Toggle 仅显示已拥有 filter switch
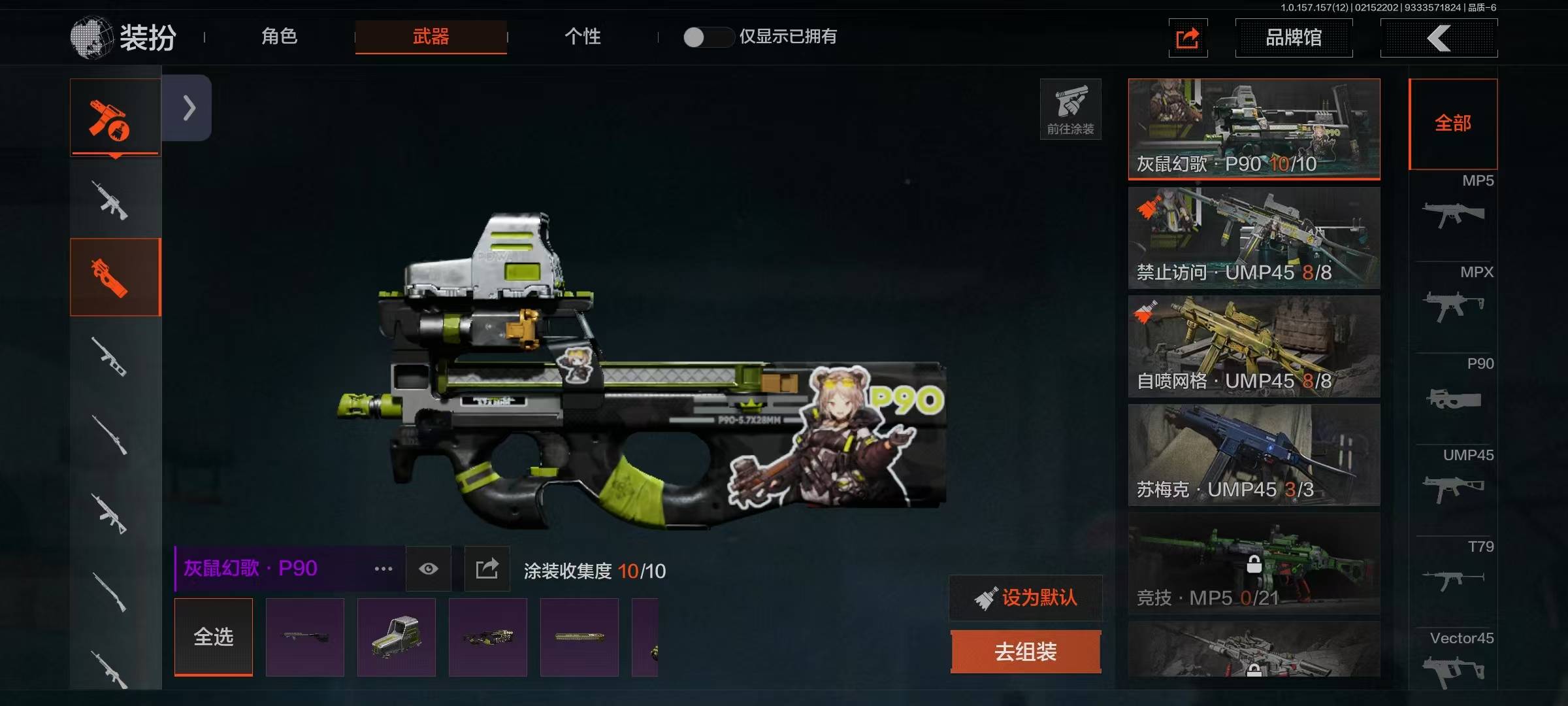 coord(707,37)
